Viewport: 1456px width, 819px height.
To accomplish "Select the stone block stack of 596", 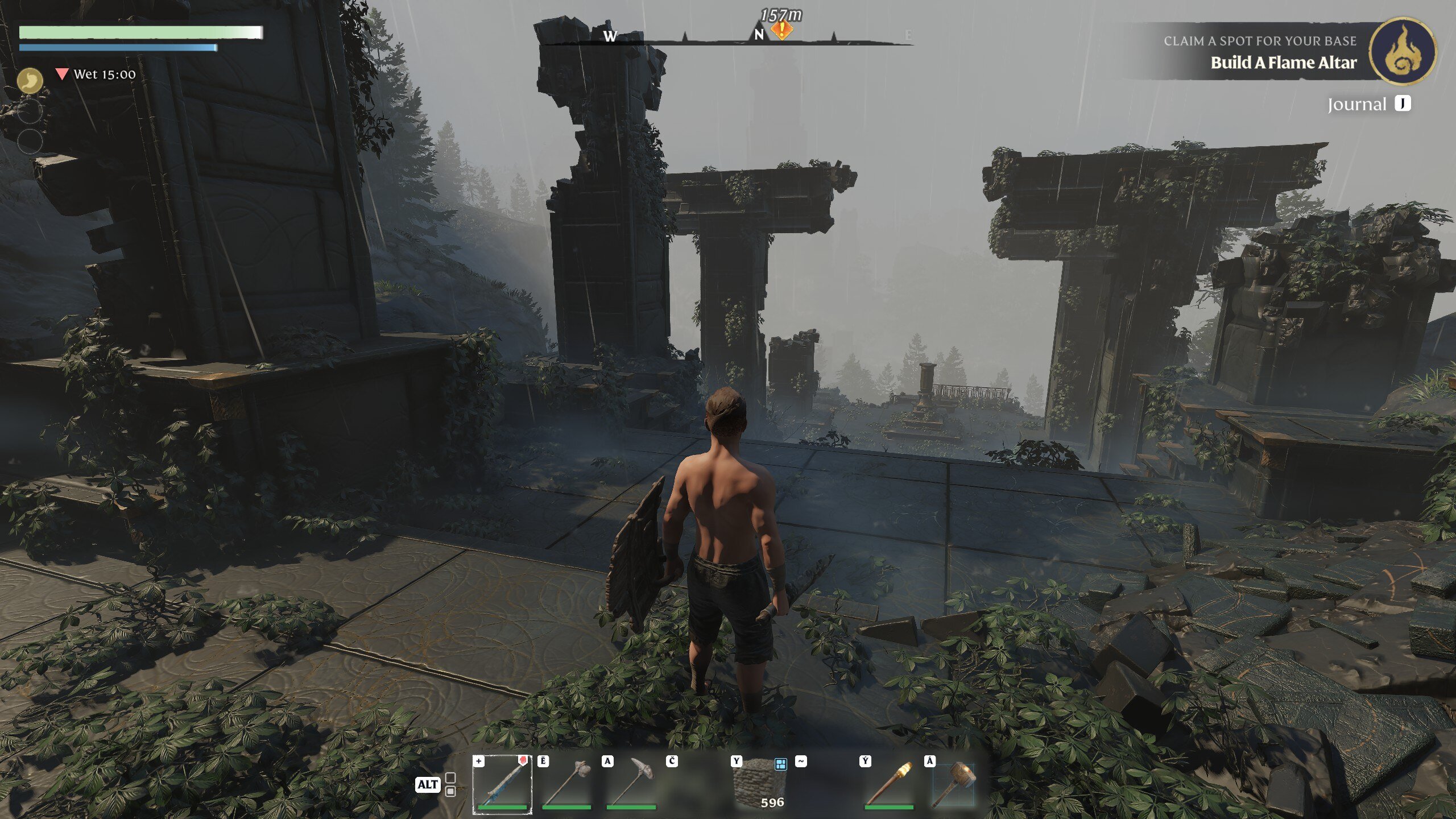I will 760,784.
